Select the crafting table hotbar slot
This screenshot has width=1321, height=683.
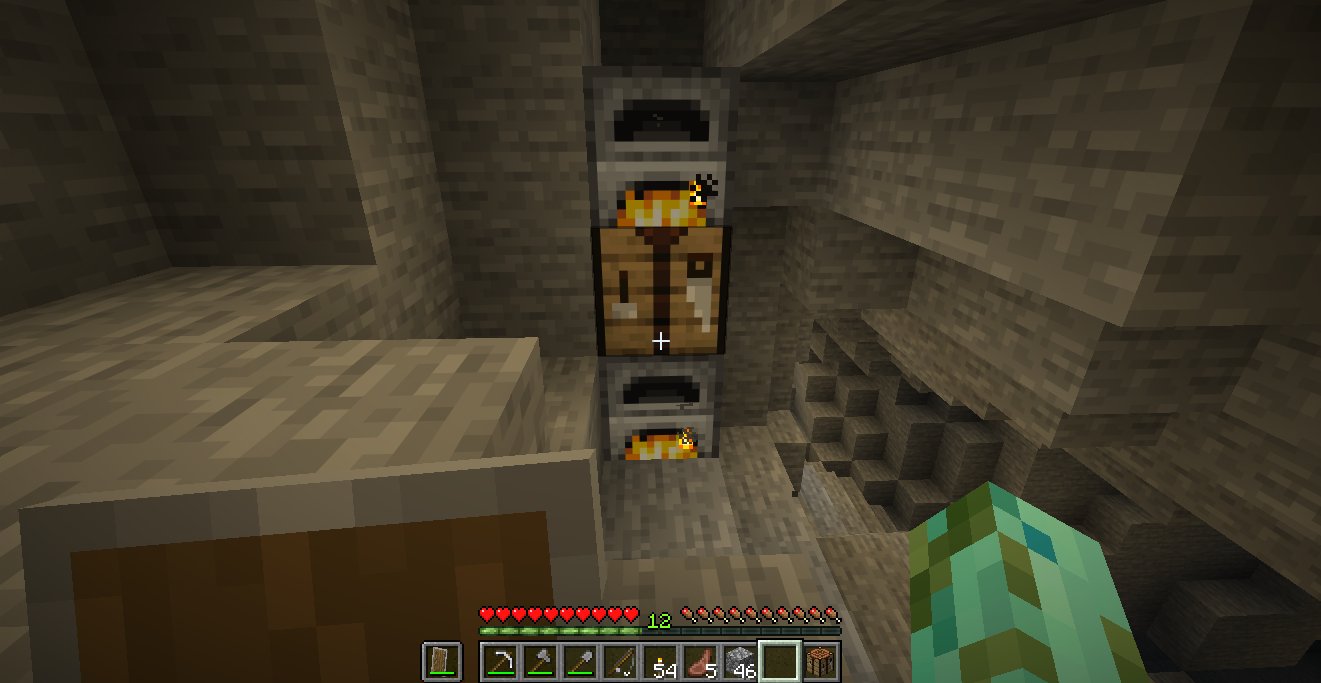tap(820, 661)
